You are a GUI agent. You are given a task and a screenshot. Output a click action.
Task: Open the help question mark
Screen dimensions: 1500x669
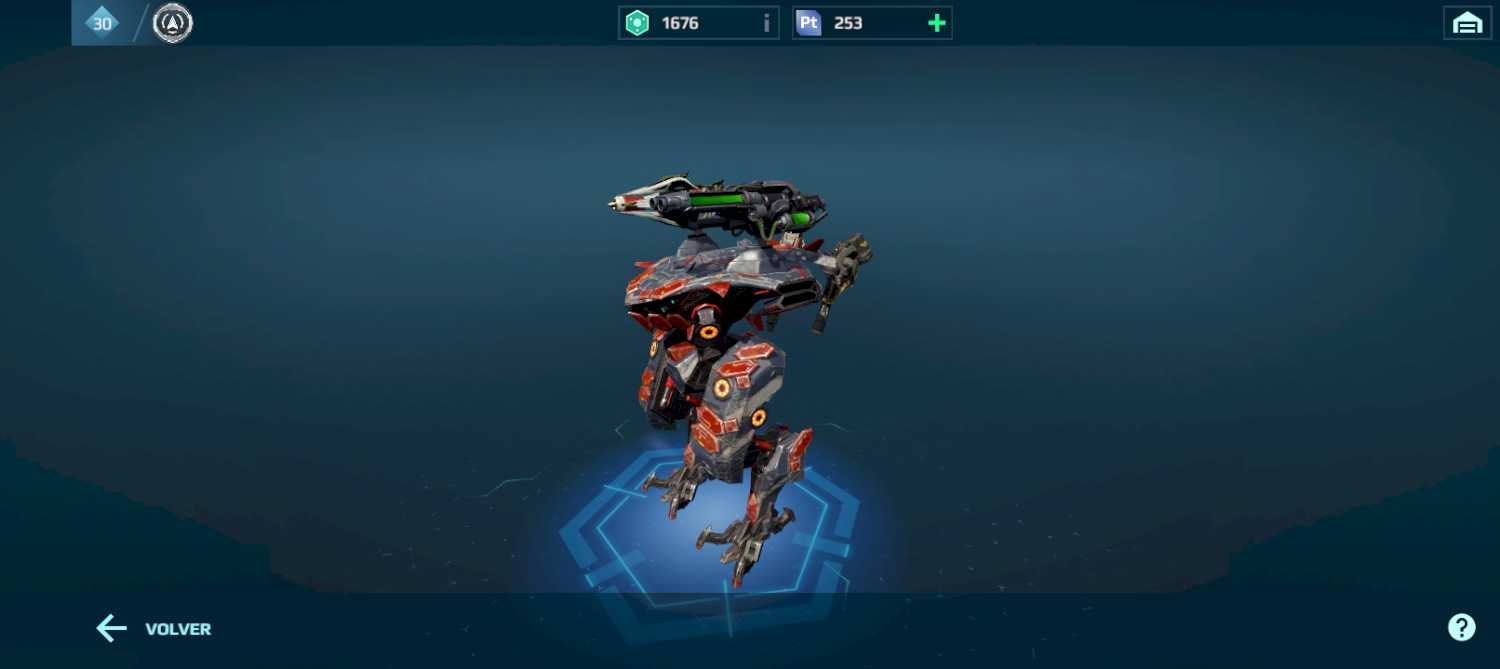coord(1461,627)
